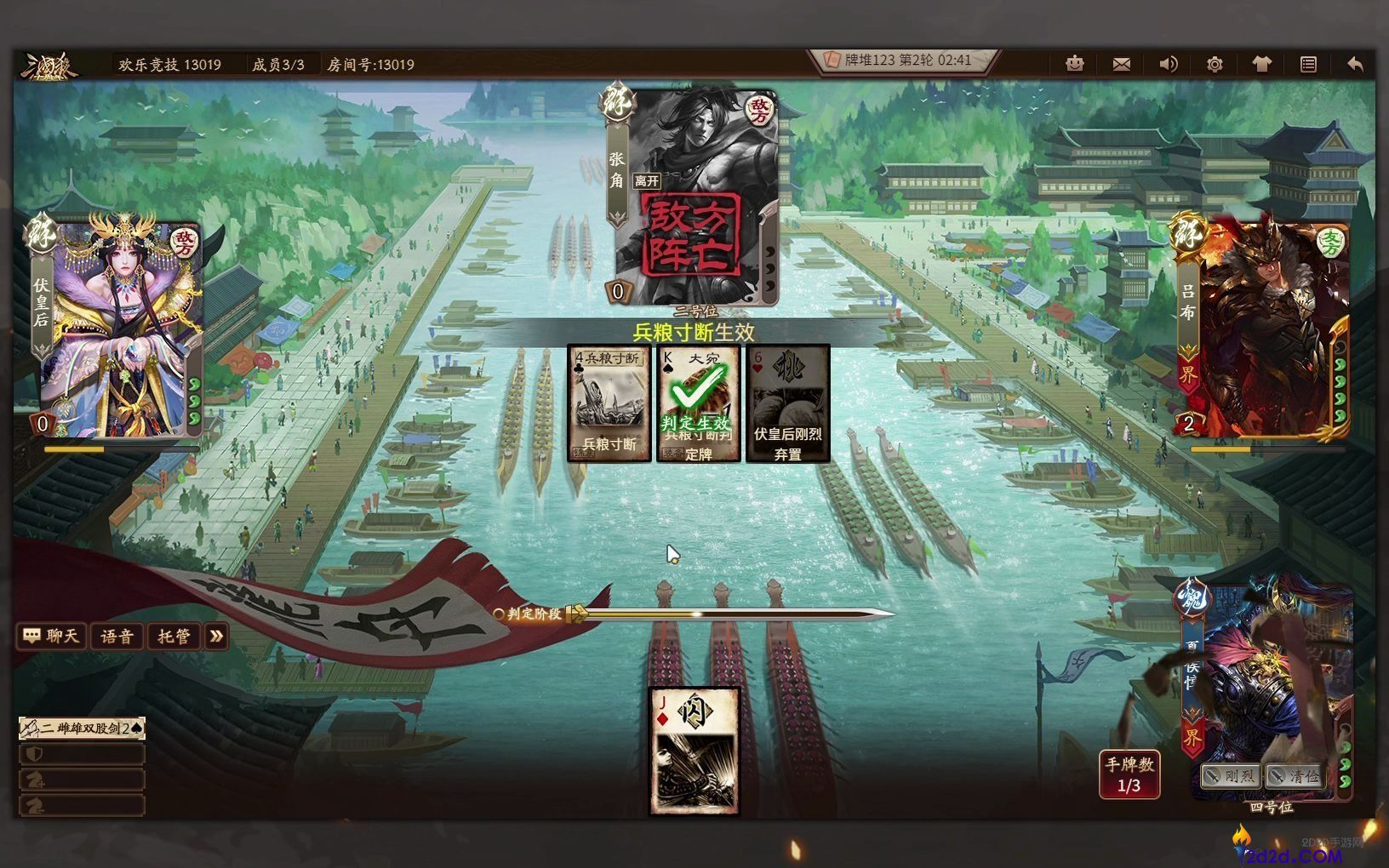Open the card log list icon

point(1307,64)
